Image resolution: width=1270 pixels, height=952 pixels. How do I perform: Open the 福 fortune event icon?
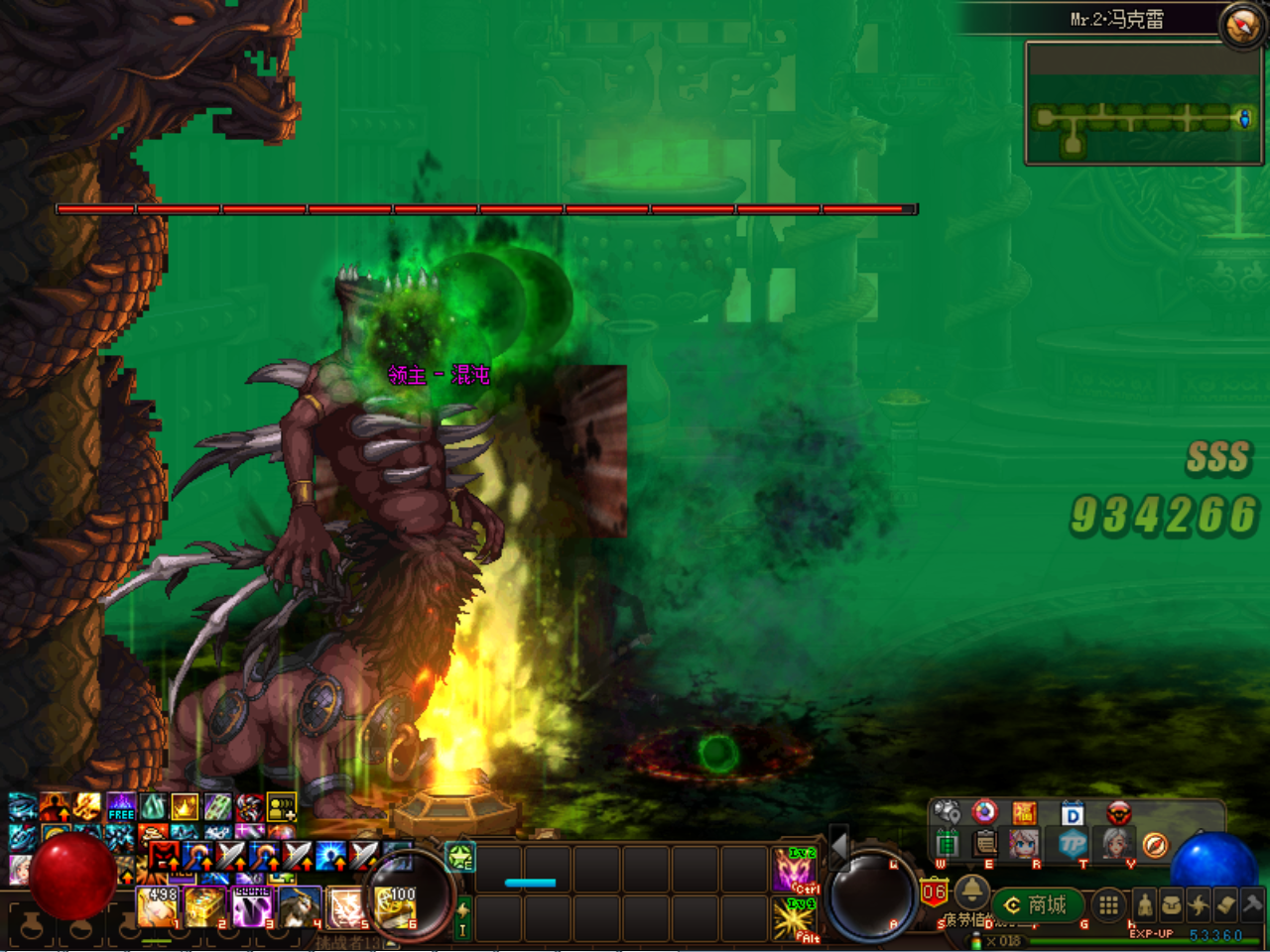coord(1026,813)
